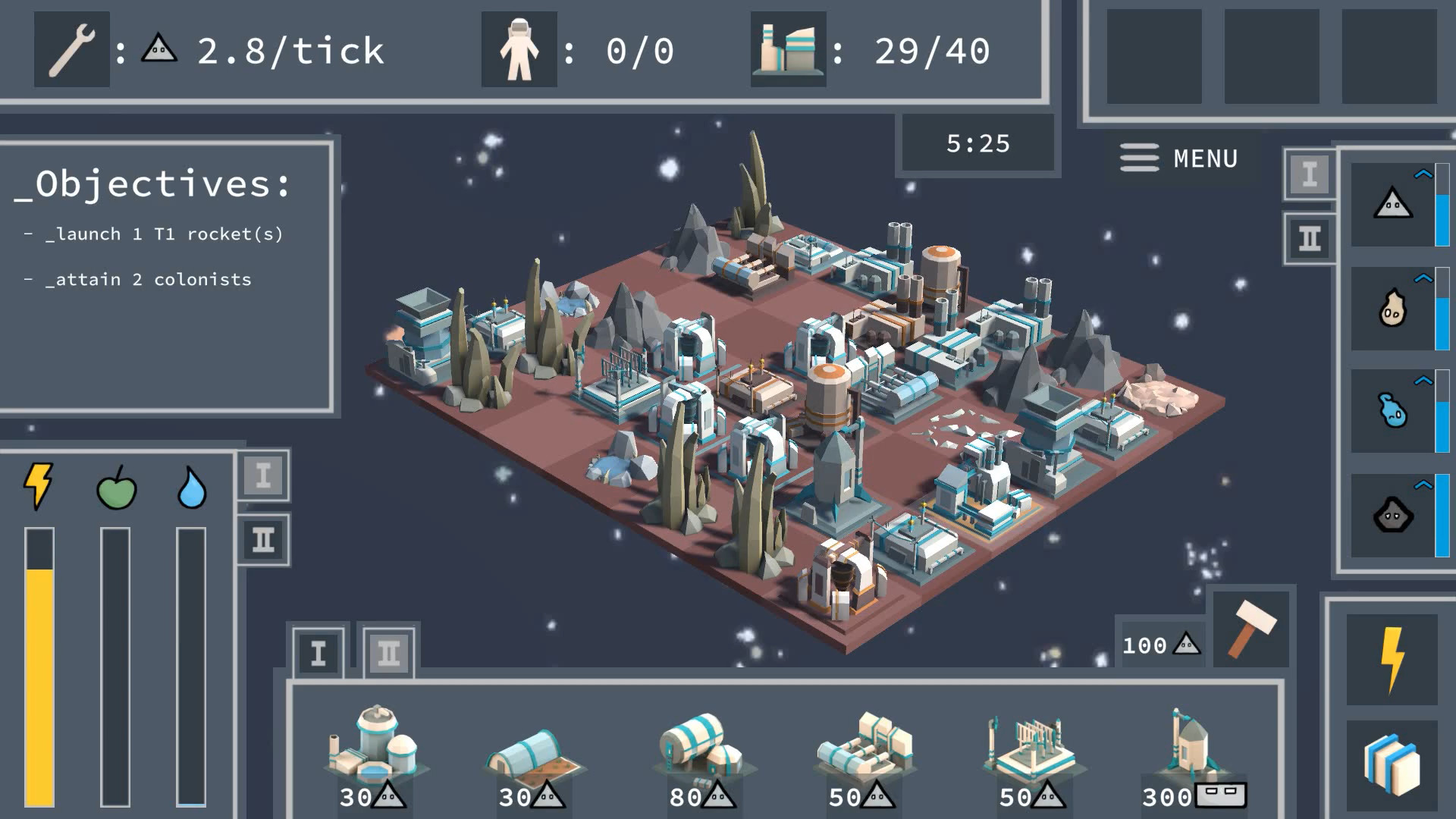Screen dimensions: 1456x819
Task: Switch to tier I tab of resource panel
Action: tap(1310, 174)
